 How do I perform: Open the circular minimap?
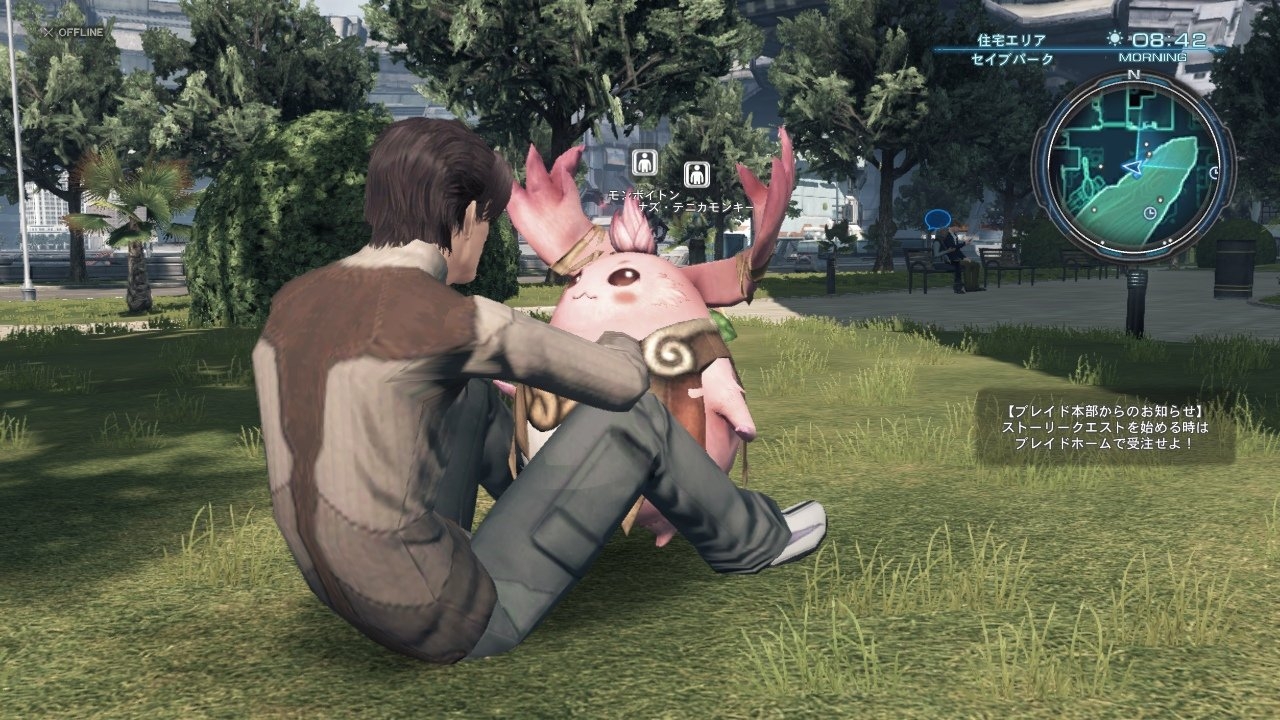click(x=1133, y=165)
